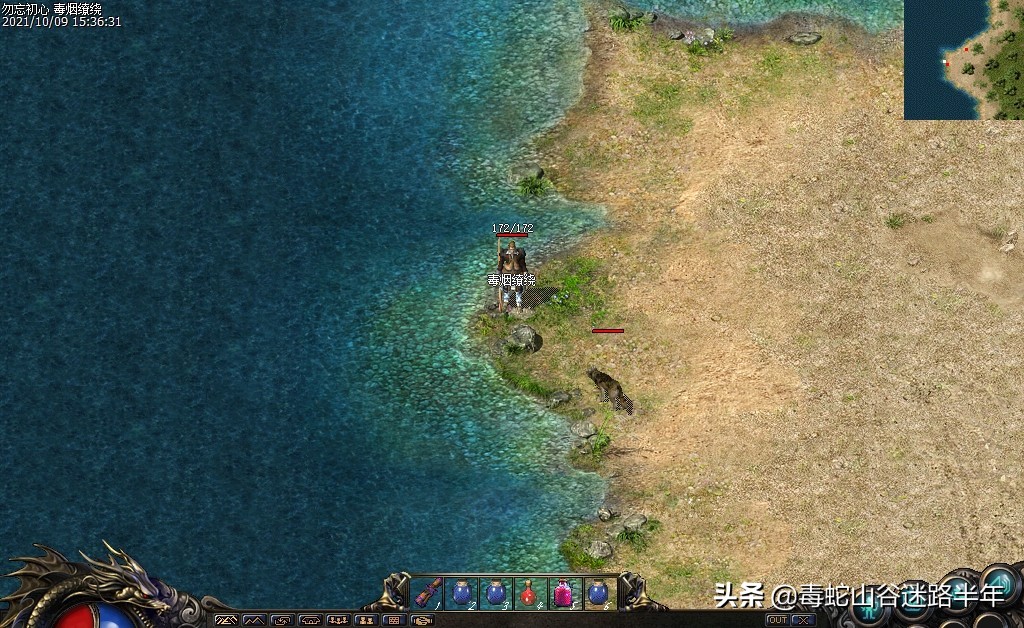Open the handshake trade button

point(422,621)
